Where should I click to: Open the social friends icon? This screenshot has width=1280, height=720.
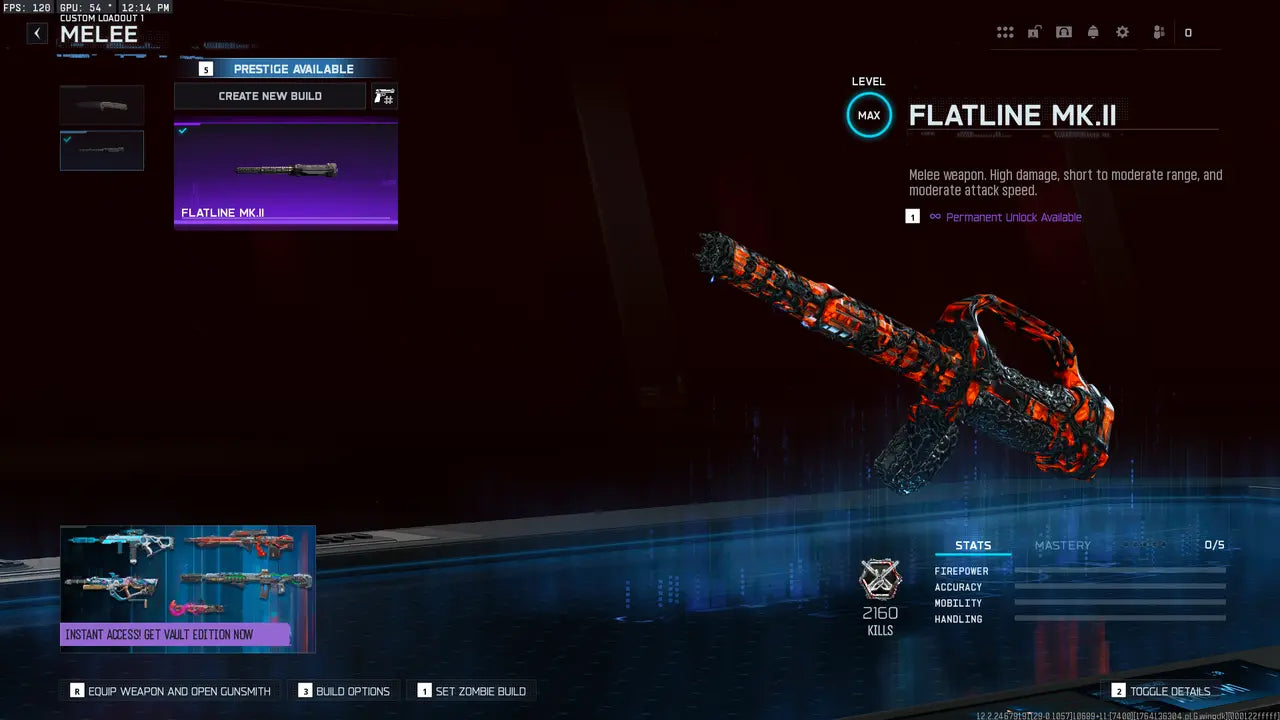click(1157, 31)
